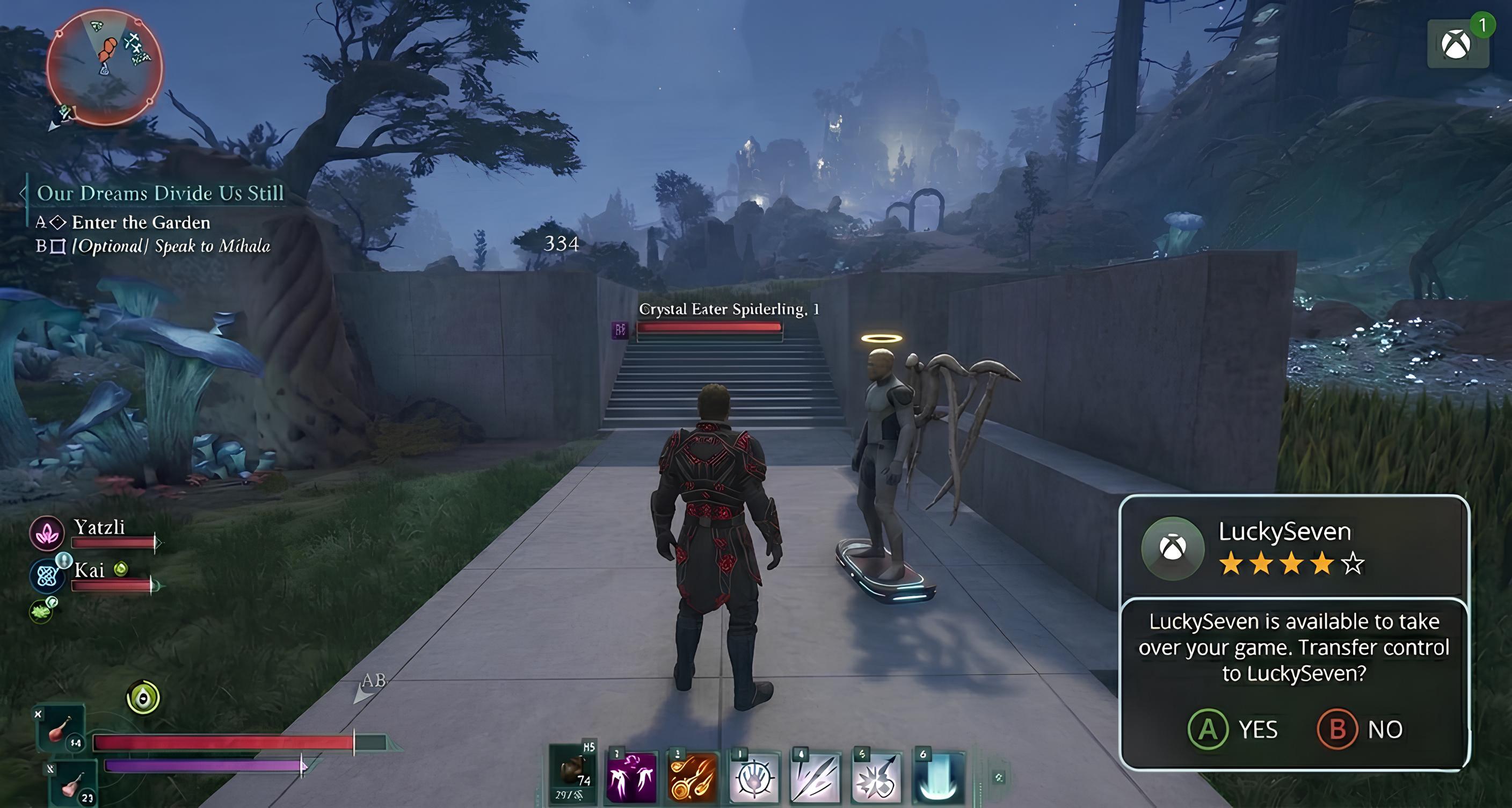Activate the hand in spiked circle ability

pyautogui.click(x=754, y=777)
